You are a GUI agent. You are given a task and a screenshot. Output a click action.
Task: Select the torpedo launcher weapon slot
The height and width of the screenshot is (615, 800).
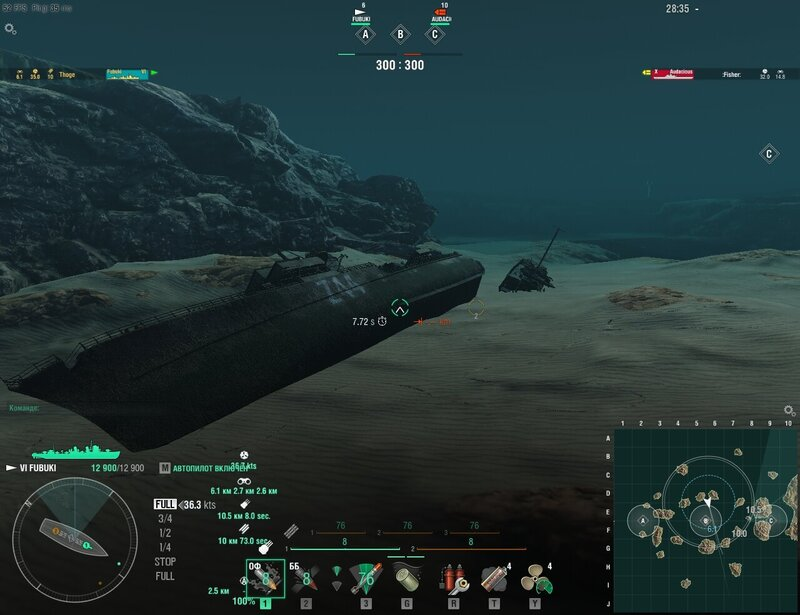(x=365, y=578)
